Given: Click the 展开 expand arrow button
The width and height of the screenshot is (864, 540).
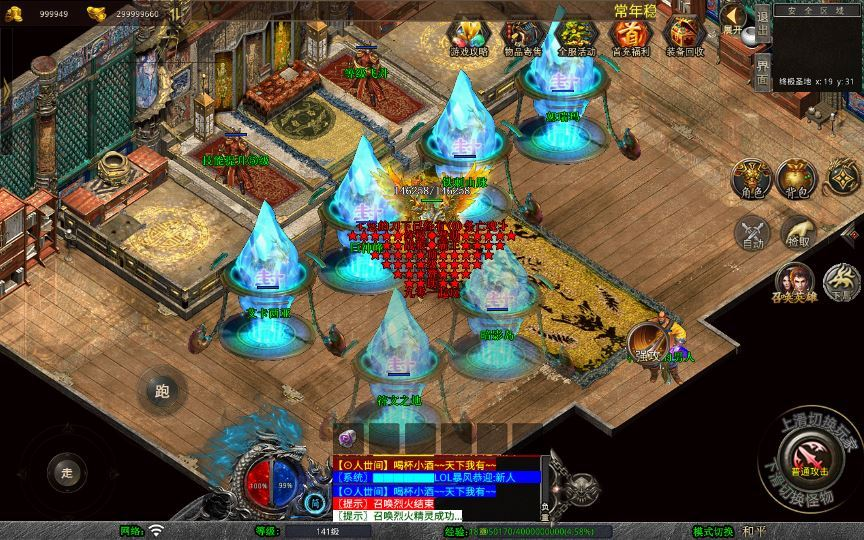Looking at the screenshot, I should (736, 18).
